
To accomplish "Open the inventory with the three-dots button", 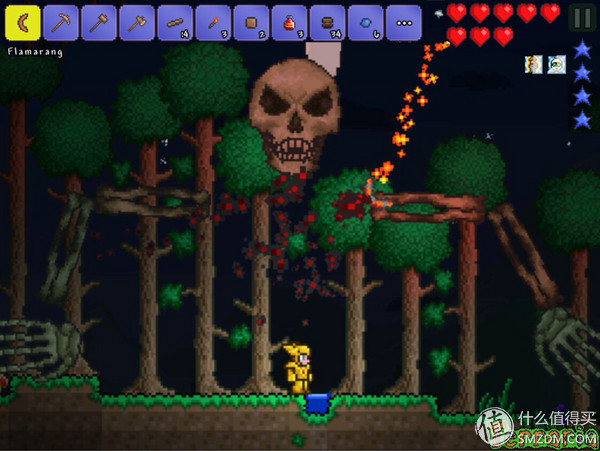I will point(403,20).
